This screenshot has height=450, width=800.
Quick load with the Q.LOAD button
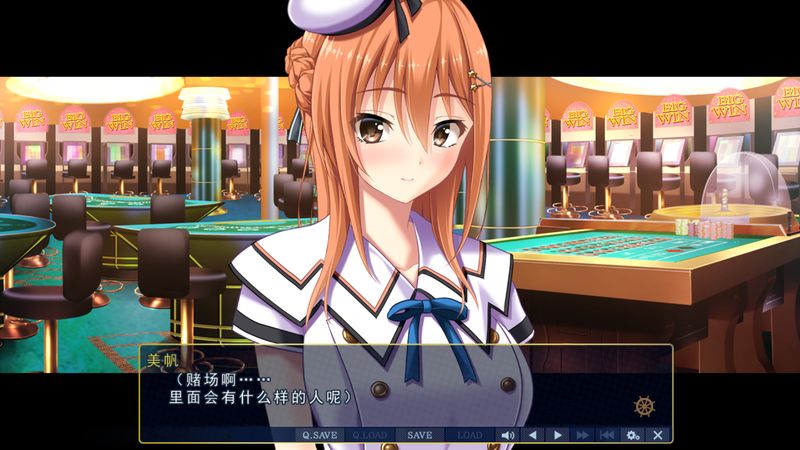click(x=370, y=435)
